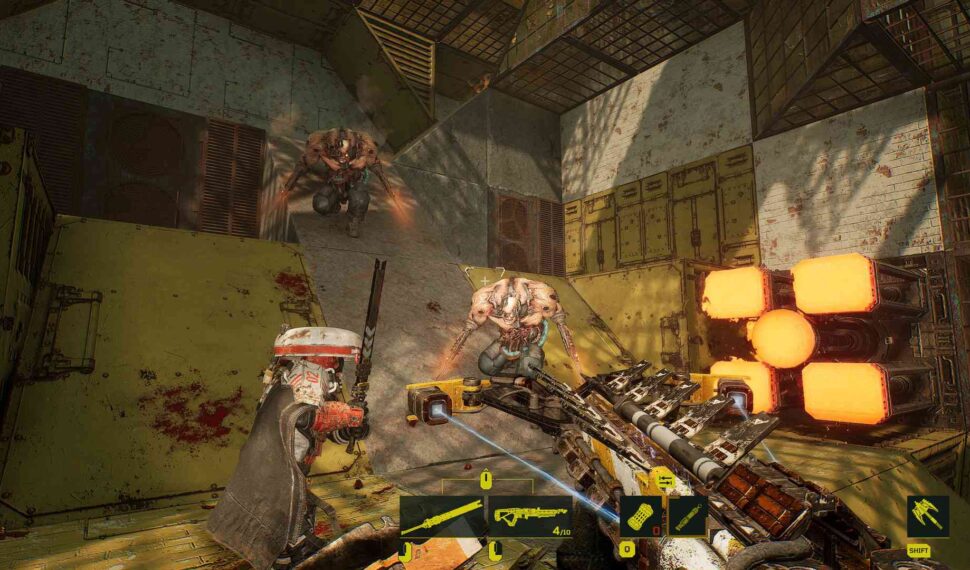Image resolution: width=970 pixels, height=570 pixels.
Task: Select the syringe consumable slot
Action: click(688, 516)
